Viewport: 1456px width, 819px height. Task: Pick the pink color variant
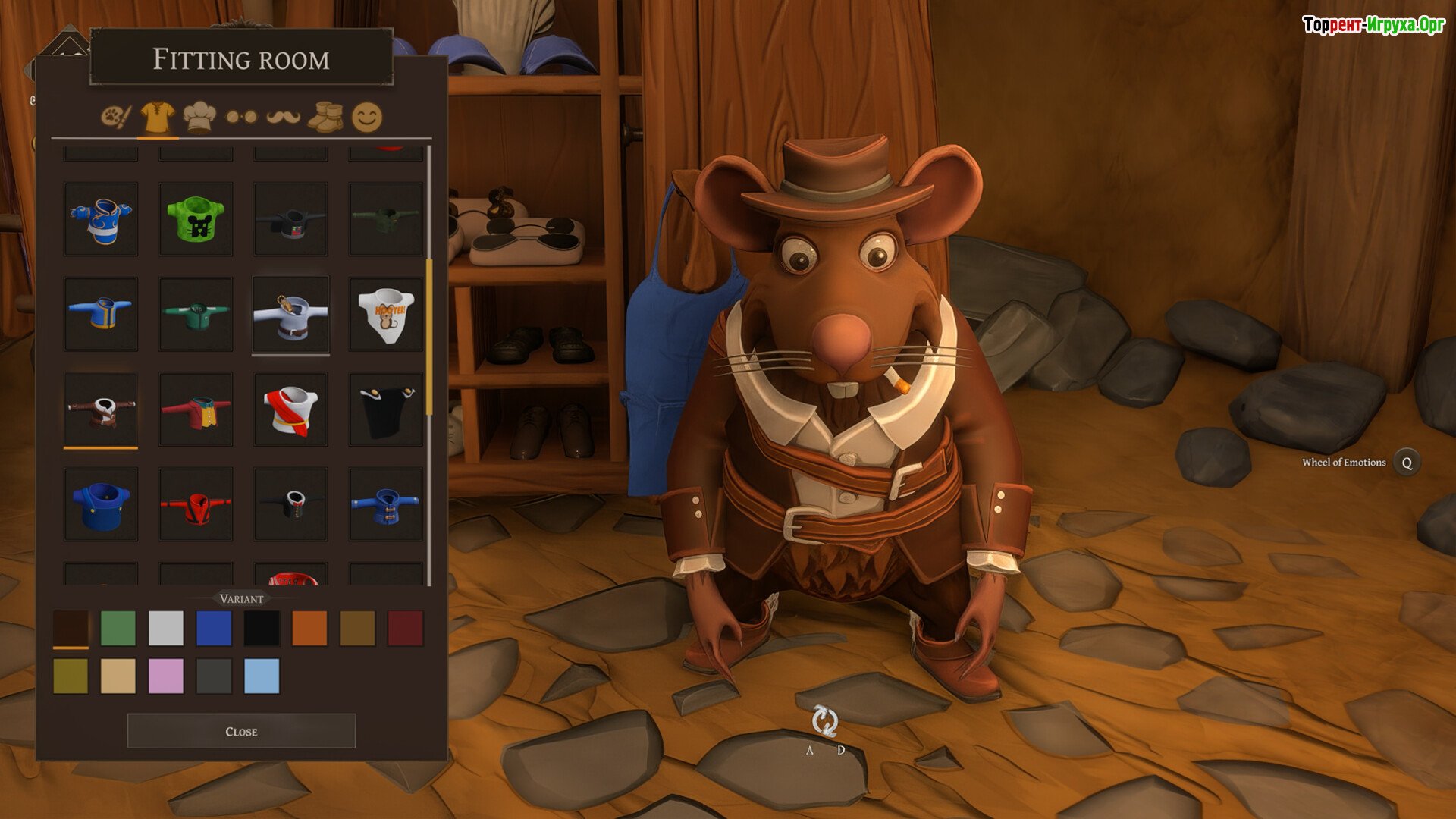(166, 676)
